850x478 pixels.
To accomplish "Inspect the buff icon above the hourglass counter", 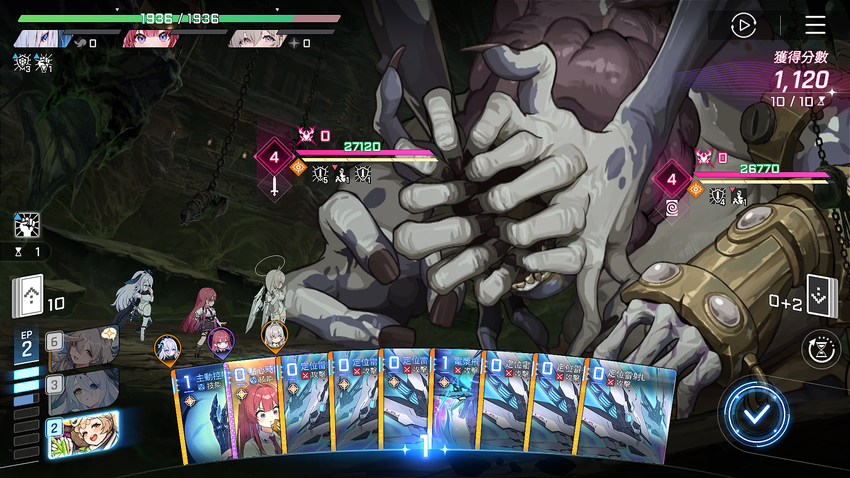I will [27, 226].
